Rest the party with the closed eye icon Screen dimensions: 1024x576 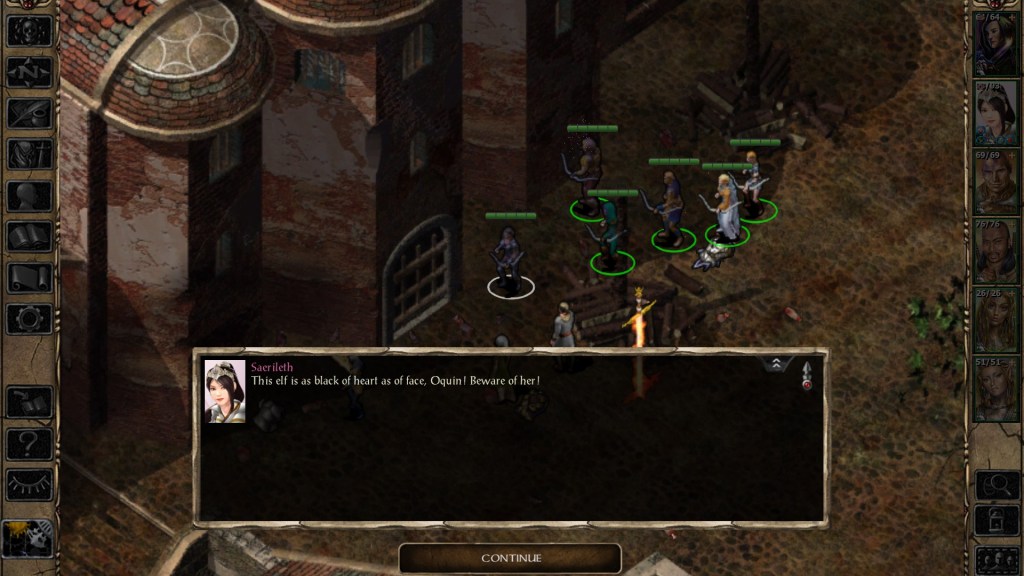[x=29, y=485]
